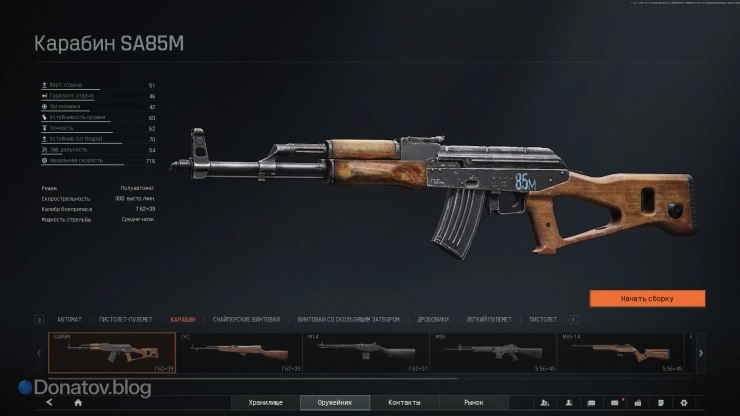This screenshot has width=740, height=416.
Task: Select the "Карабин" category tab
Action: tap(183, 319)
